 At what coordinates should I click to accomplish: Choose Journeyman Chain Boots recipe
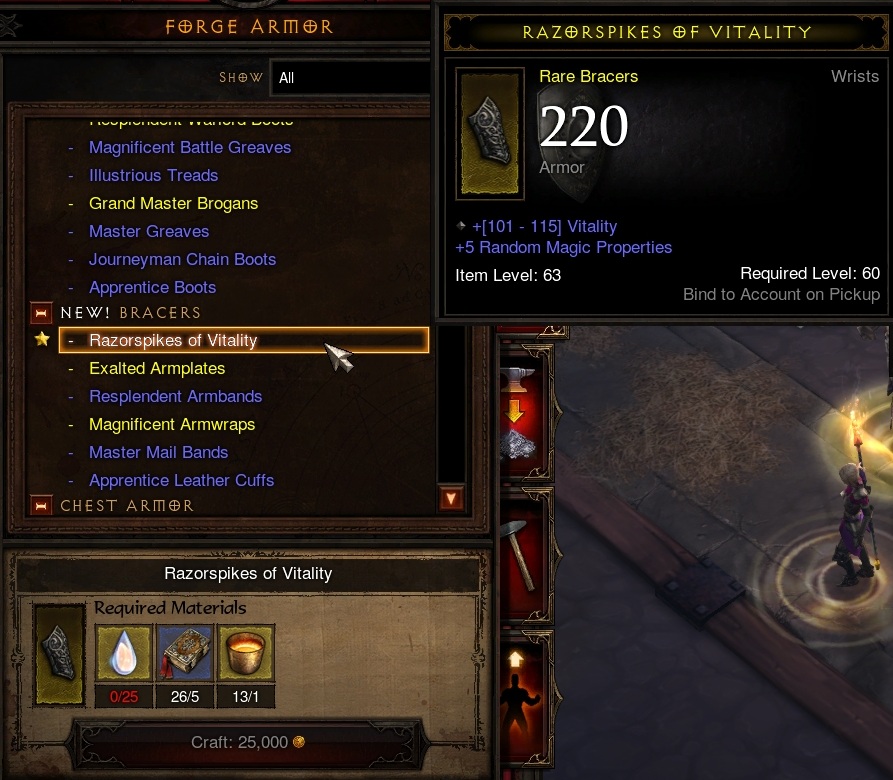click(x=182, y=260)
